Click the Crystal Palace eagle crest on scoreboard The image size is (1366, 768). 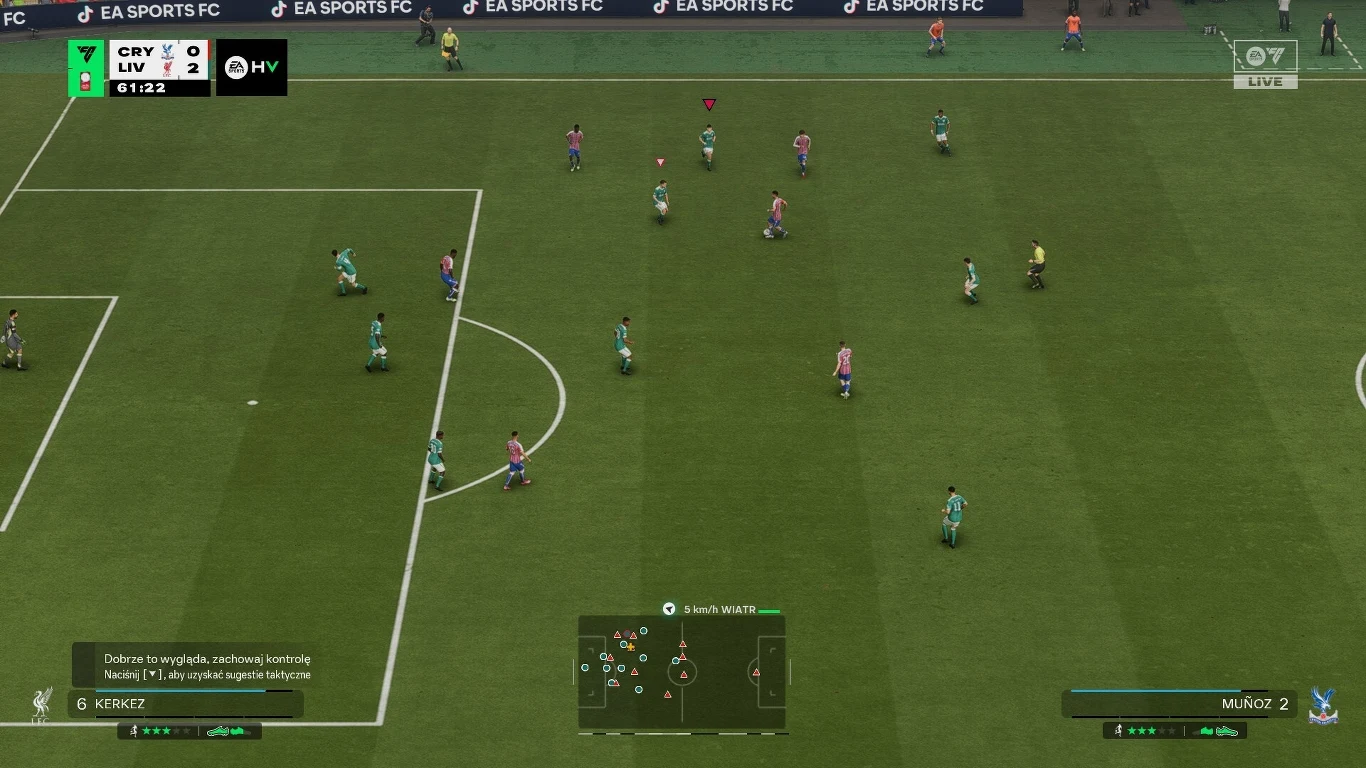coord(166,52)
